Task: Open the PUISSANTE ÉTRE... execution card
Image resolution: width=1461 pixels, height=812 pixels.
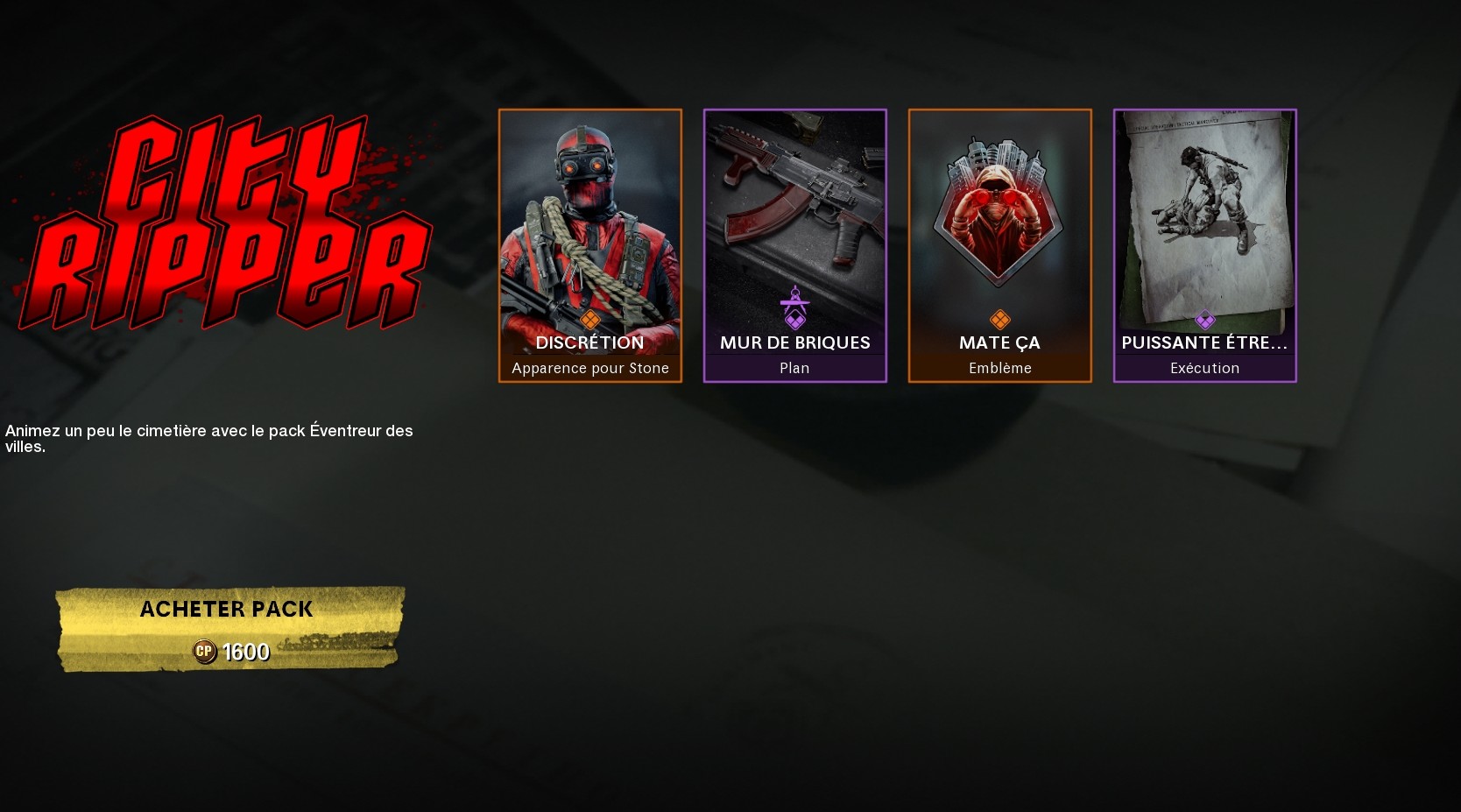Action: point(1204,245)
